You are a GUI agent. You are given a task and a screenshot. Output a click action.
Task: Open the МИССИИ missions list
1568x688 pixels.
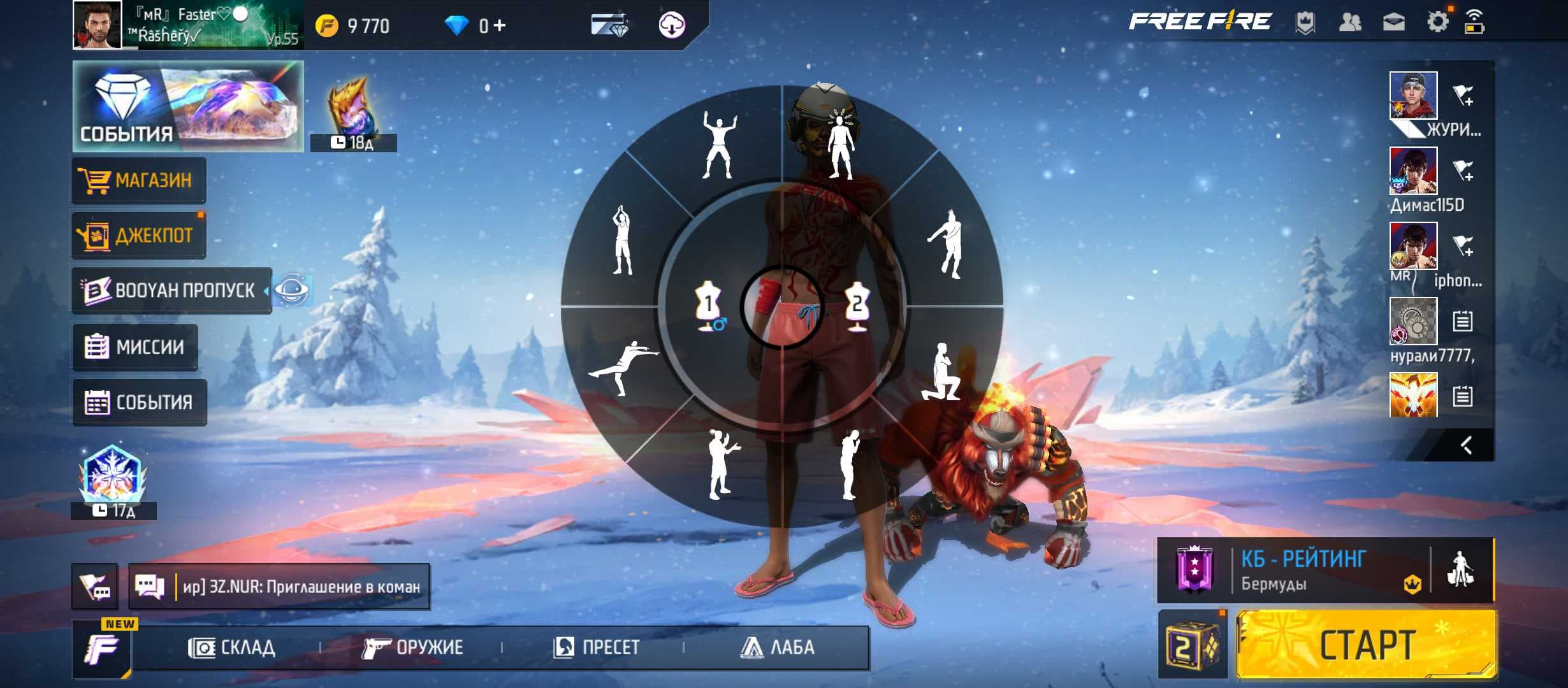(135, 347)
